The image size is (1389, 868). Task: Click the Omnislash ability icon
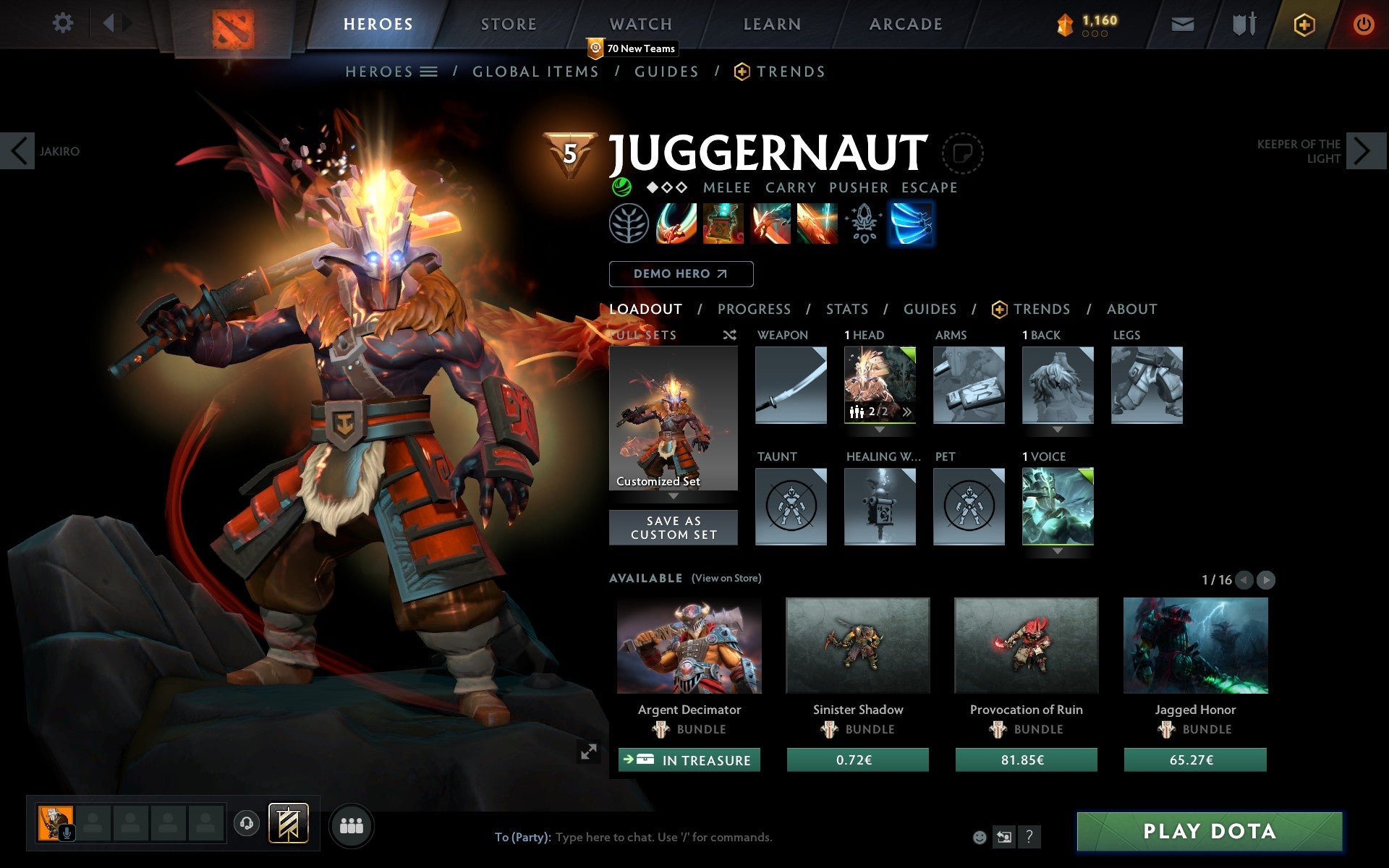coord(817,224)
